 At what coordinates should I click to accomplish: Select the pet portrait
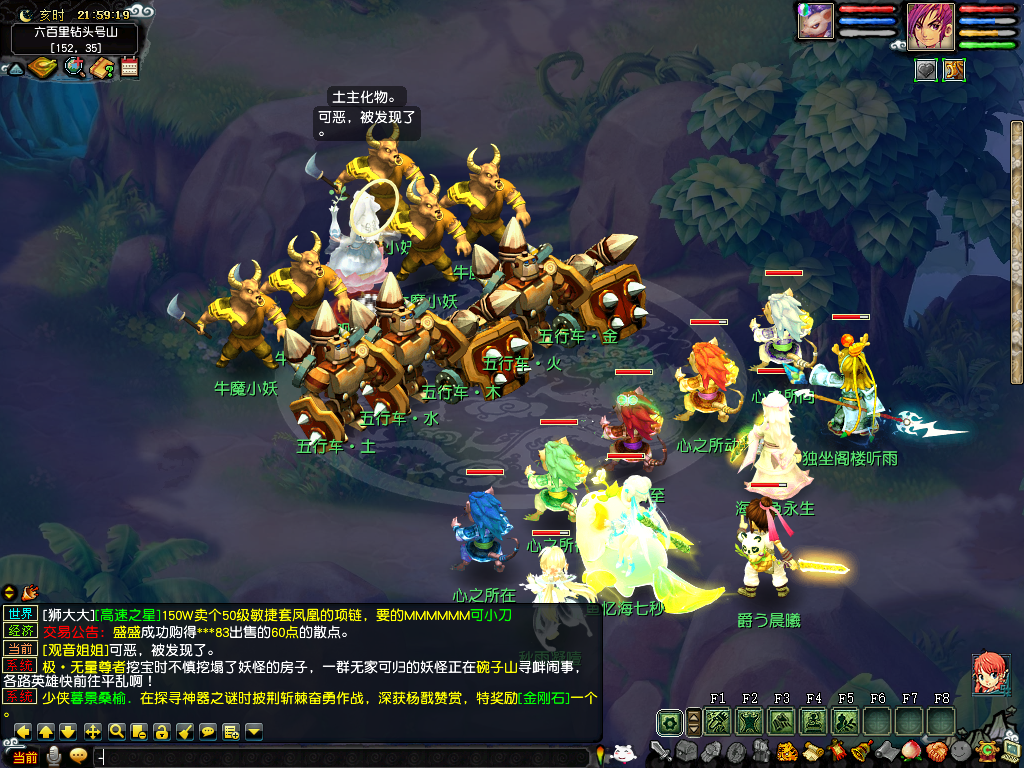[x=816, y=22]
